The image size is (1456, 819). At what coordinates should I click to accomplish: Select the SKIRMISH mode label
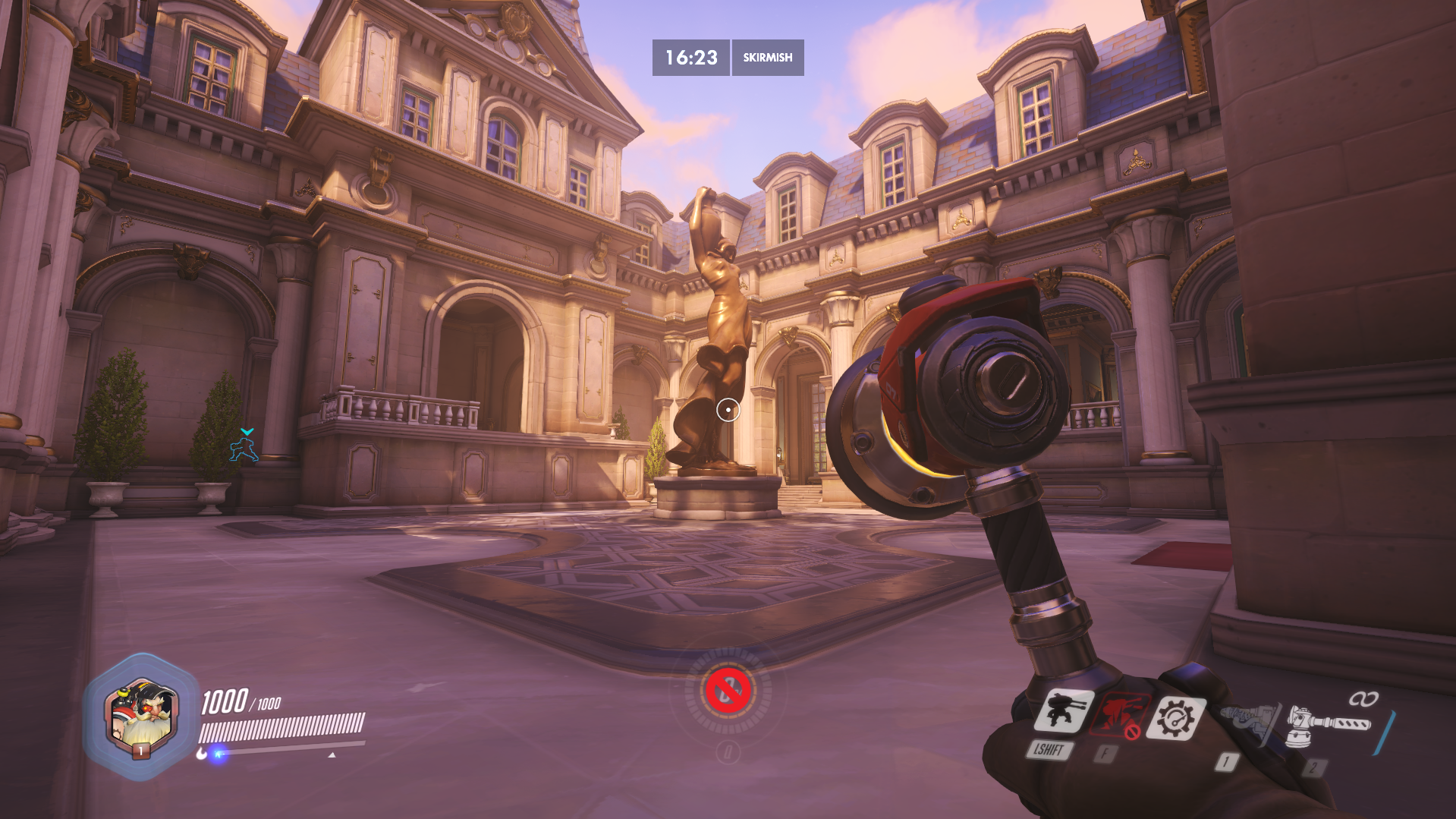tap(767, 58)
